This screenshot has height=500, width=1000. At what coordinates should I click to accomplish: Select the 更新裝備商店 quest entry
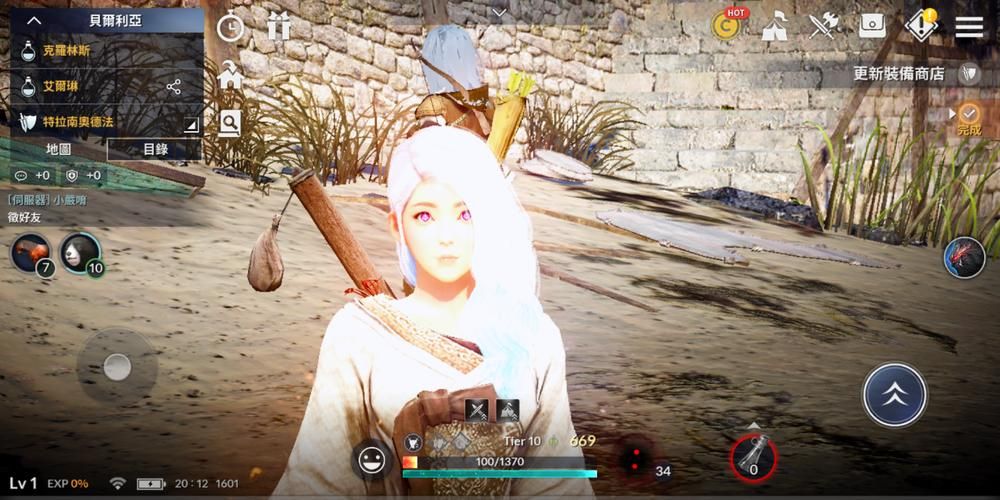(x=898, y=73)
